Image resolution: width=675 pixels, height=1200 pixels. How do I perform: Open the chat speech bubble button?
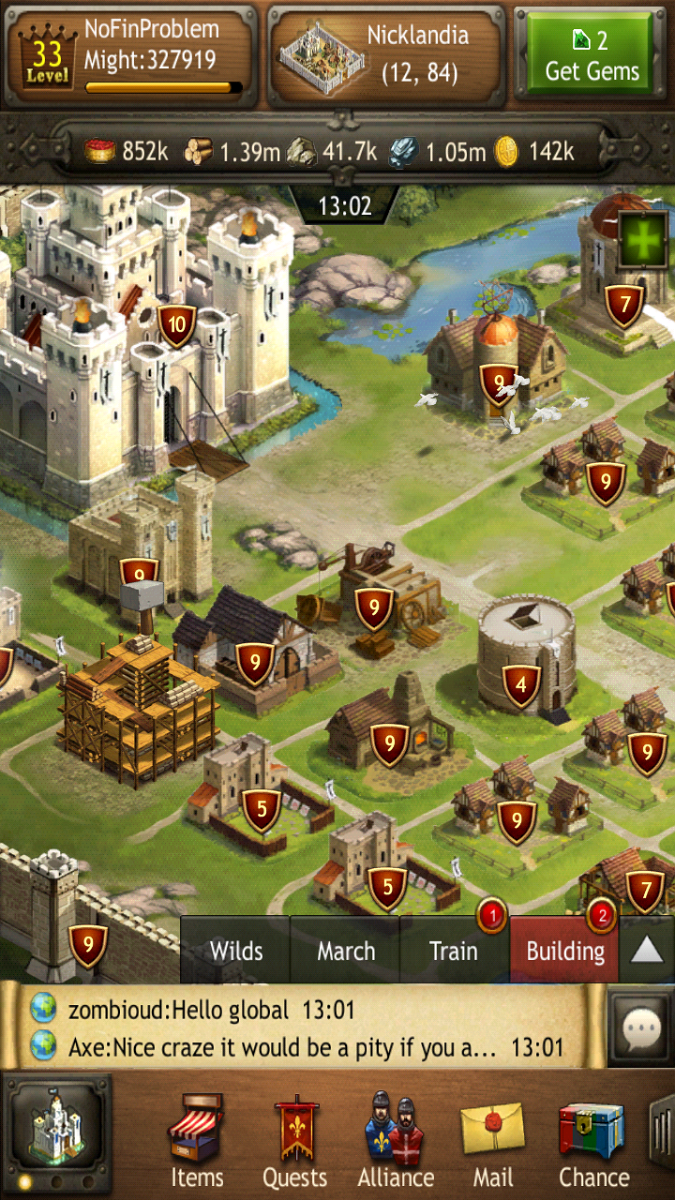[x=640, y=1027]
